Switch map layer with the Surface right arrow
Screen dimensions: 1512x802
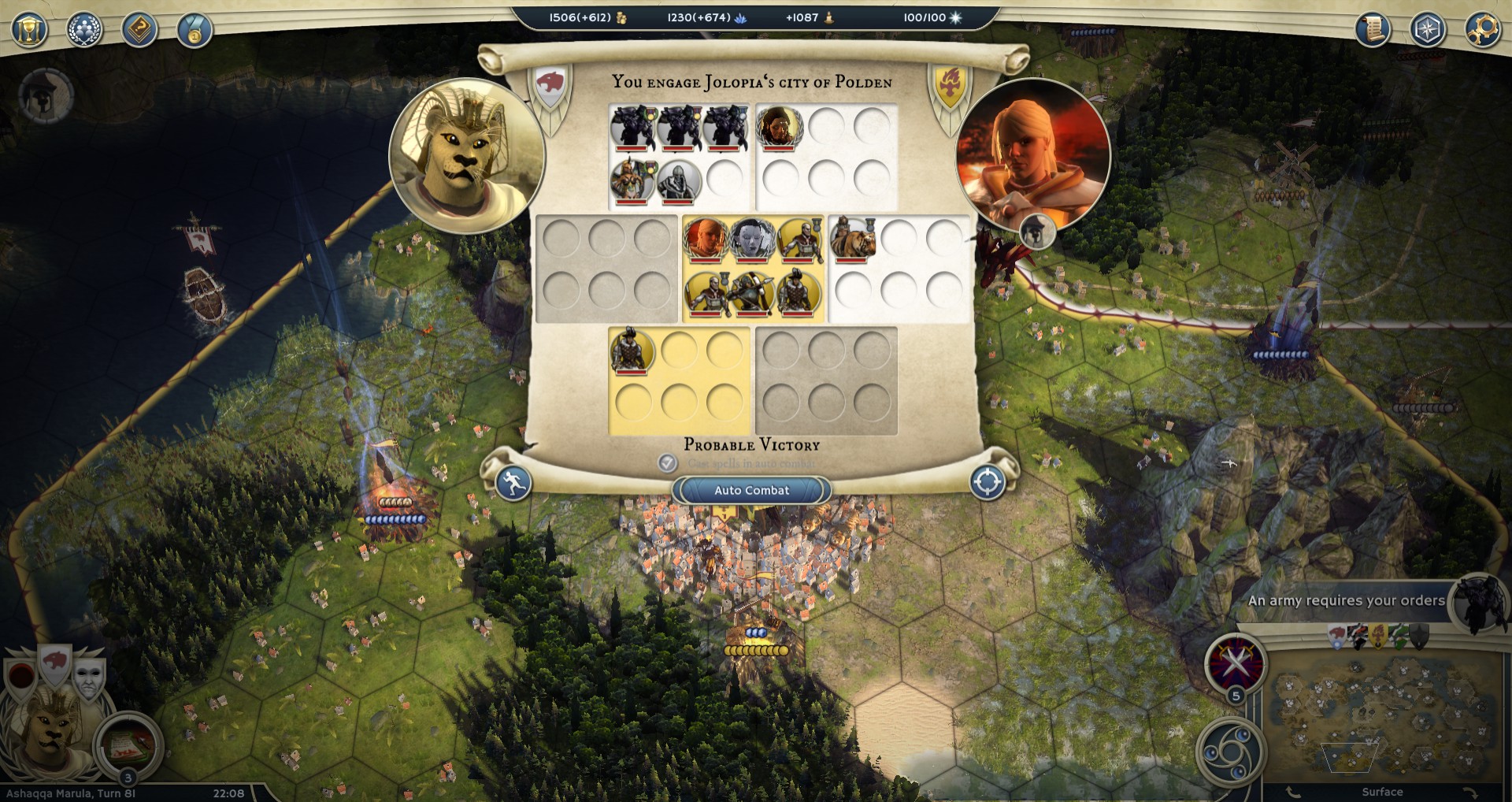[x=1469, y=792]
